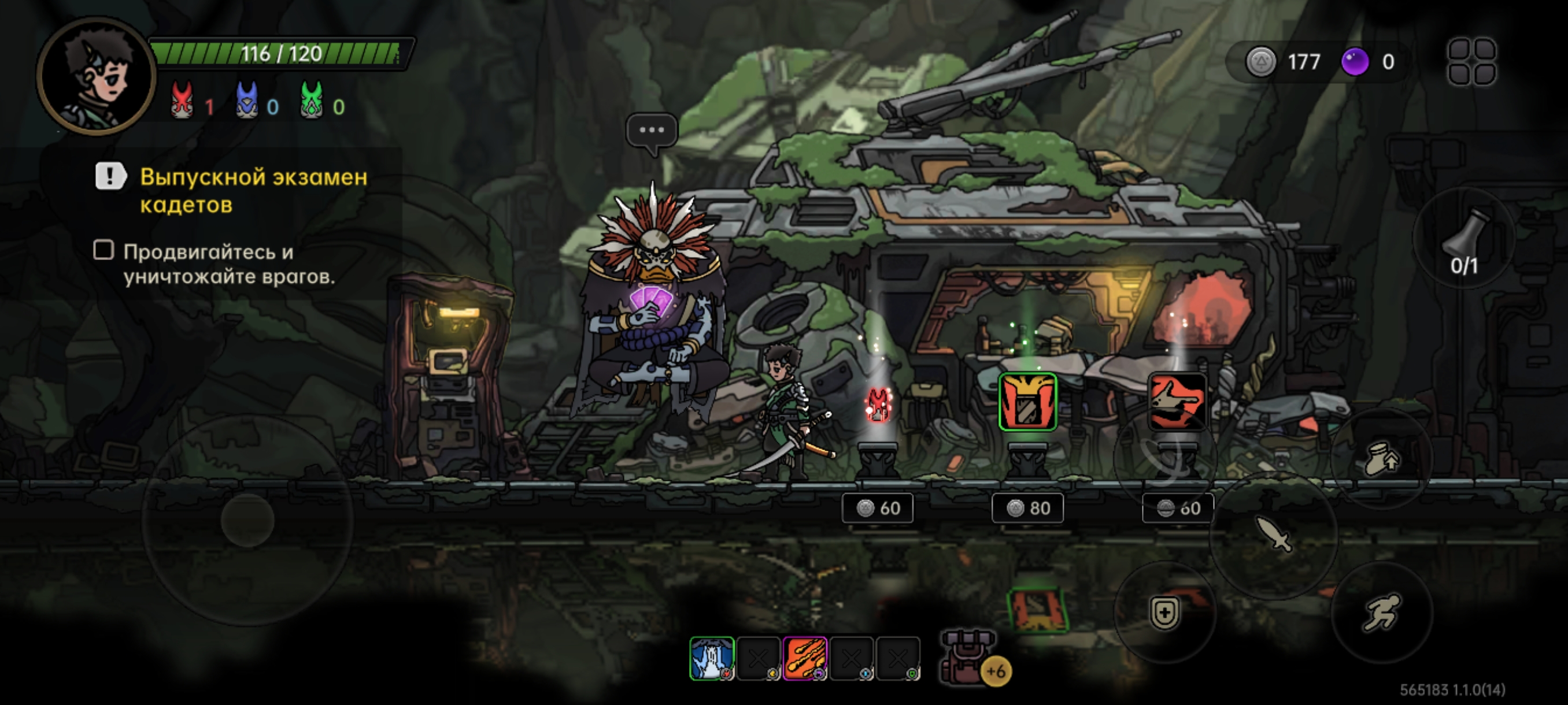Open the Выпускной экзамен кадетов quest tracker

(x=253, y=190)
